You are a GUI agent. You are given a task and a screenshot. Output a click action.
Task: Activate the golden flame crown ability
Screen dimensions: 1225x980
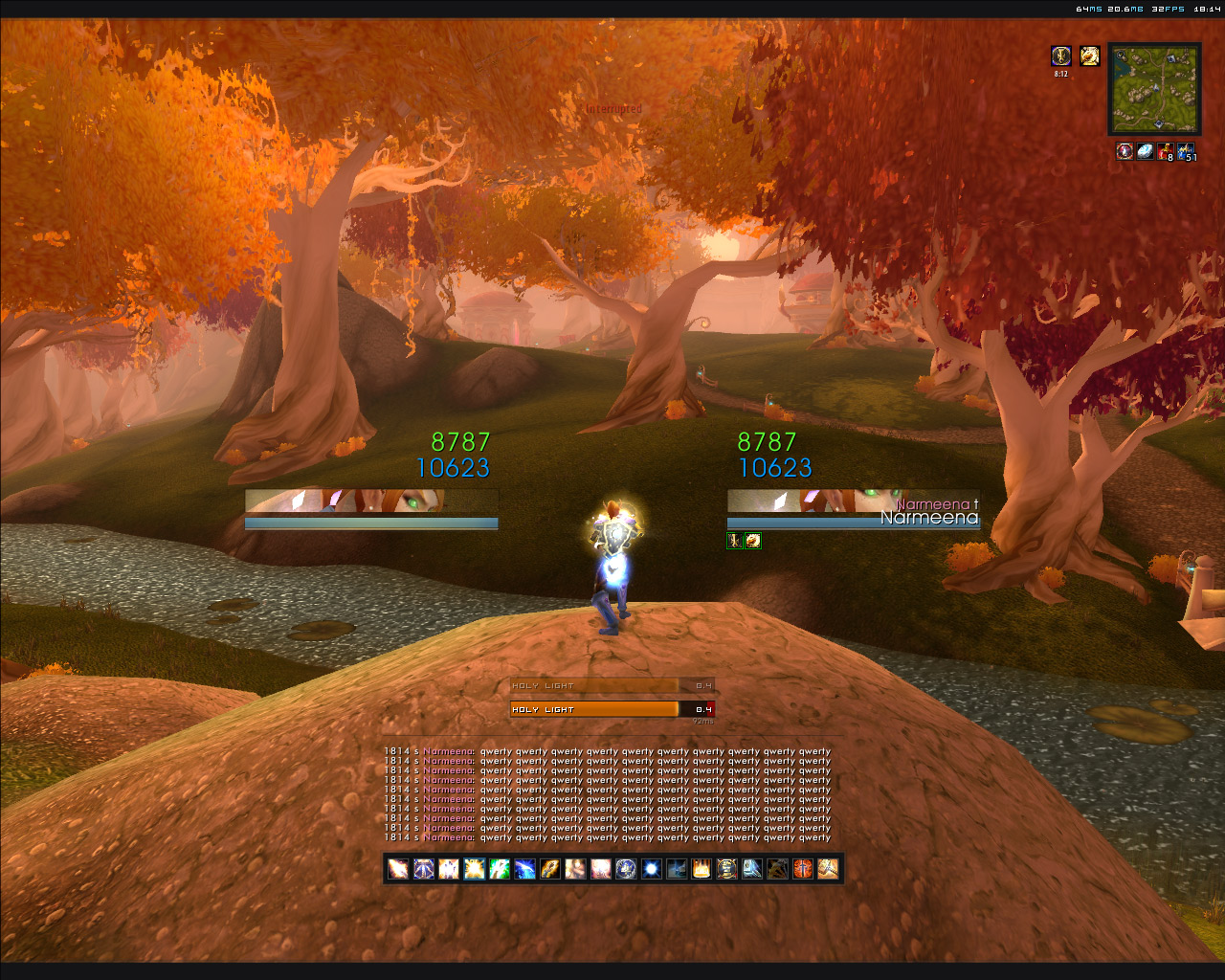702,869
